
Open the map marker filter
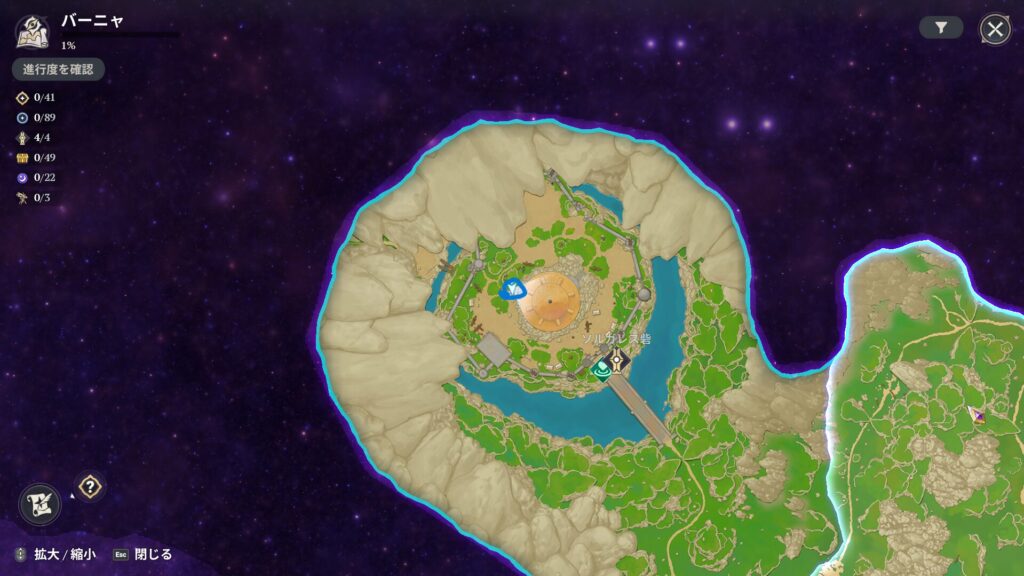pyautogui.click(x=941, y=29)
